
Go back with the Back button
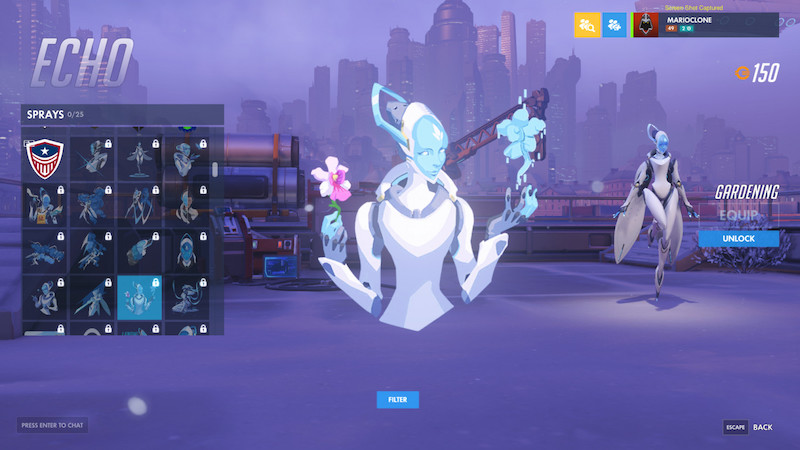[749, 427]
